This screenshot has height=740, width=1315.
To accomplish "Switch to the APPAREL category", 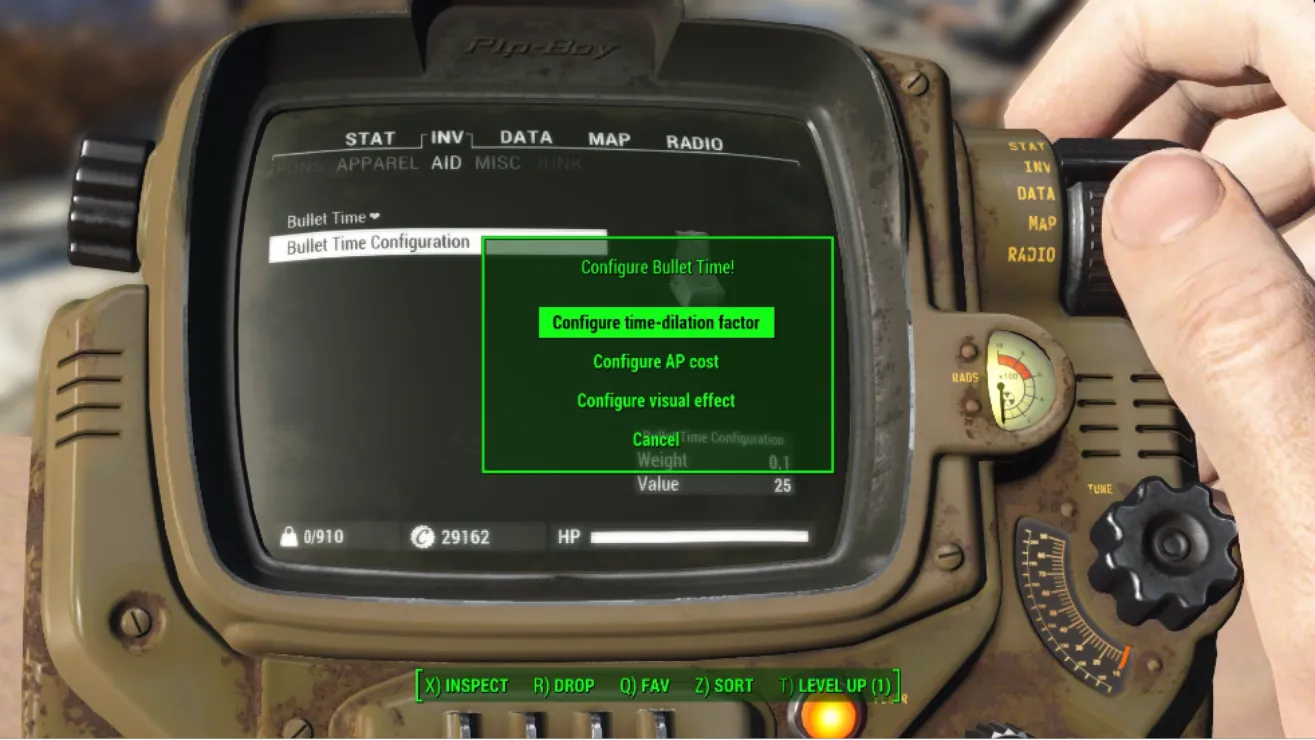I will tap(377, 164).
